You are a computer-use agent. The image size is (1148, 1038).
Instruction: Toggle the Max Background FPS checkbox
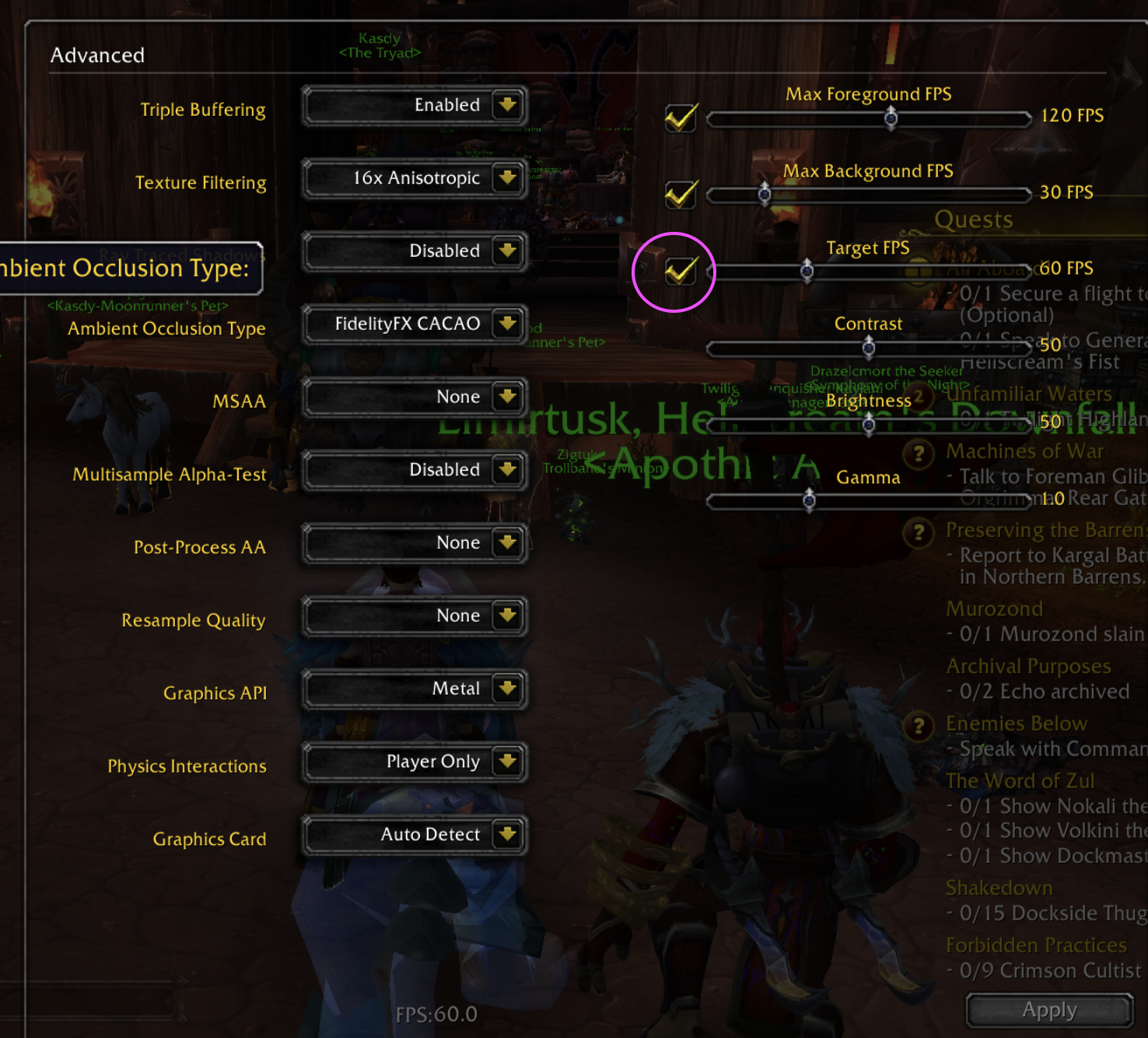[681, 195]
